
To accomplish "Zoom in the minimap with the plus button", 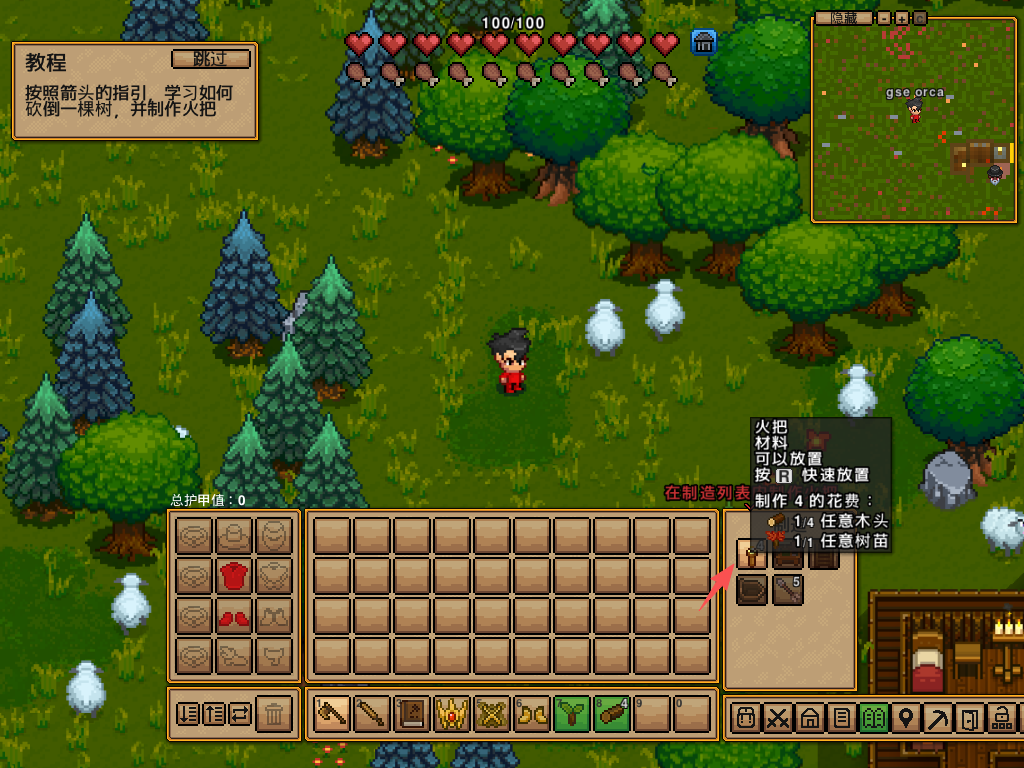I will (x=901, y=18).
